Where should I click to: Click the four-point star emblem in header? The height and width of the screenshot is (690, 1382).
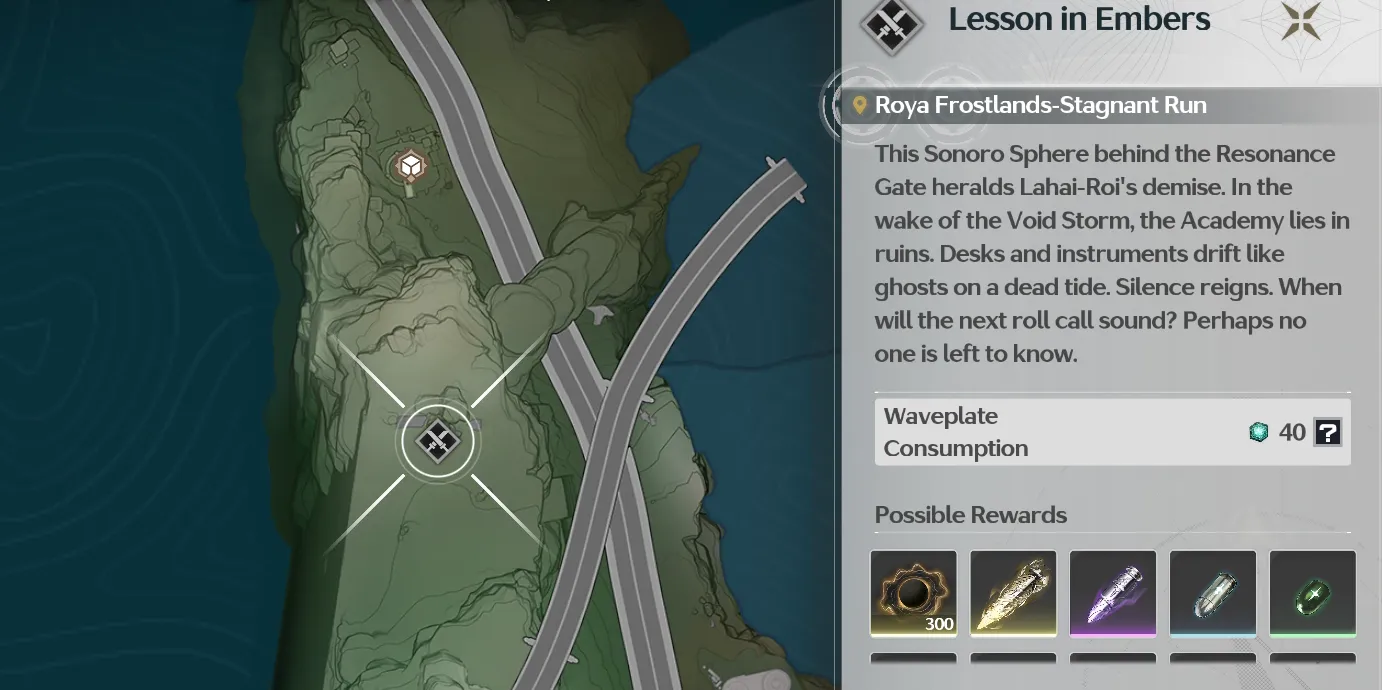[x=1301, y=22]
